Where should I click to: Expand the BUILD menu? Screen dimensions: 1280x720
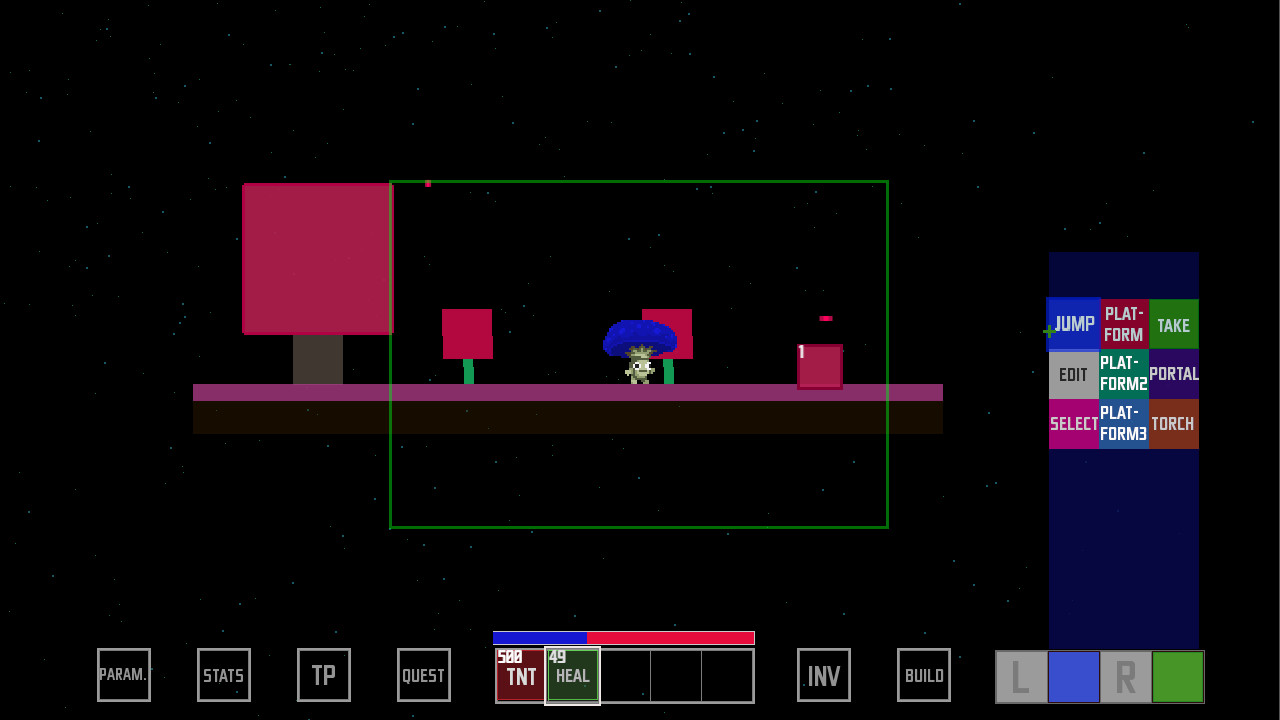pyautogui.click(x=923, y=675)
